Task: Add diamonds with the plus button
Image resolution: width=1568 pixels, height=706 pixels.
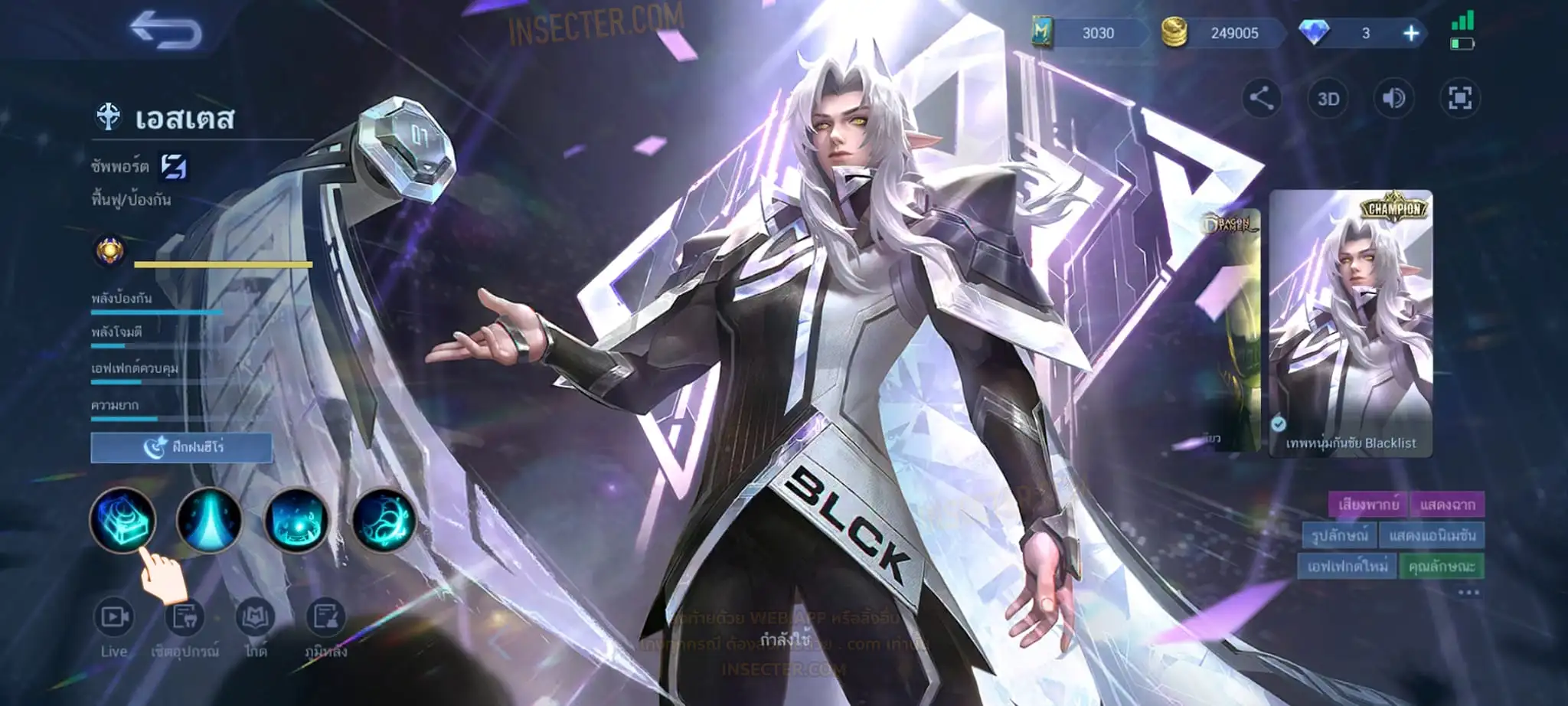Action: [1410, 33]
